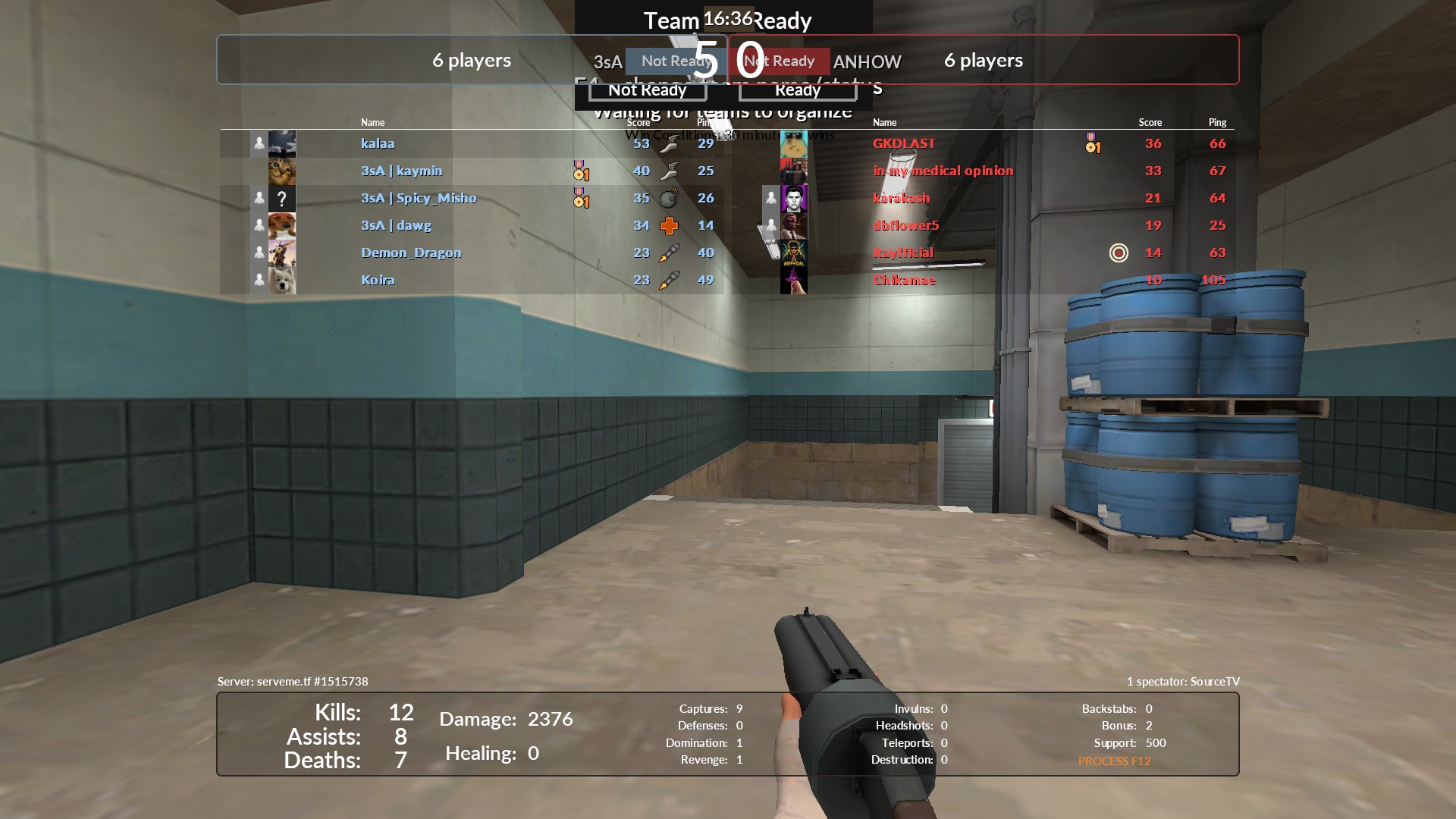
Task: Choose the 3sA | kaymin player row
Action: (x=401, y=171)
